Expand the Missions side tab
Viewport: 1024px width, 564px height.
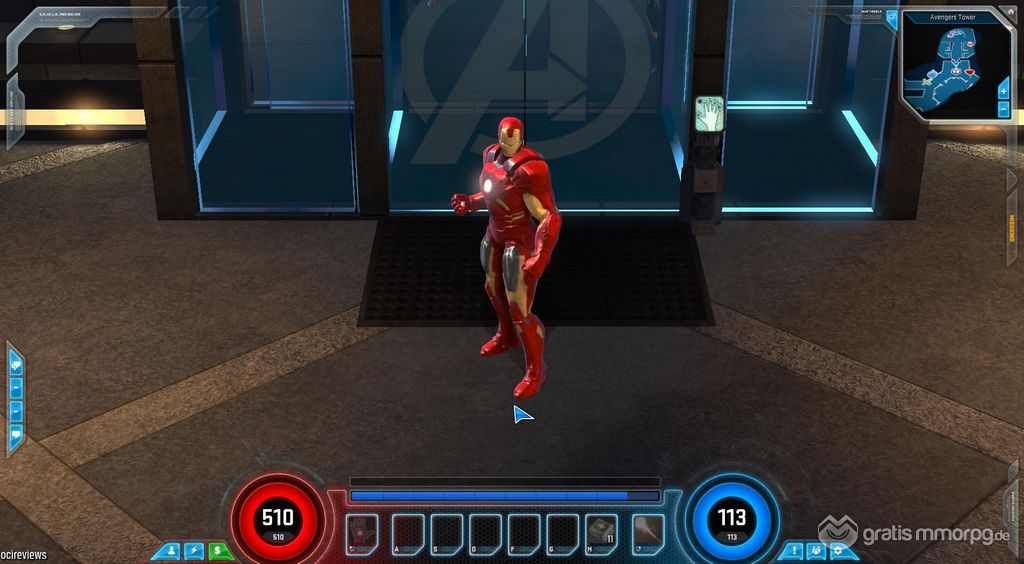pos(1011,231)
